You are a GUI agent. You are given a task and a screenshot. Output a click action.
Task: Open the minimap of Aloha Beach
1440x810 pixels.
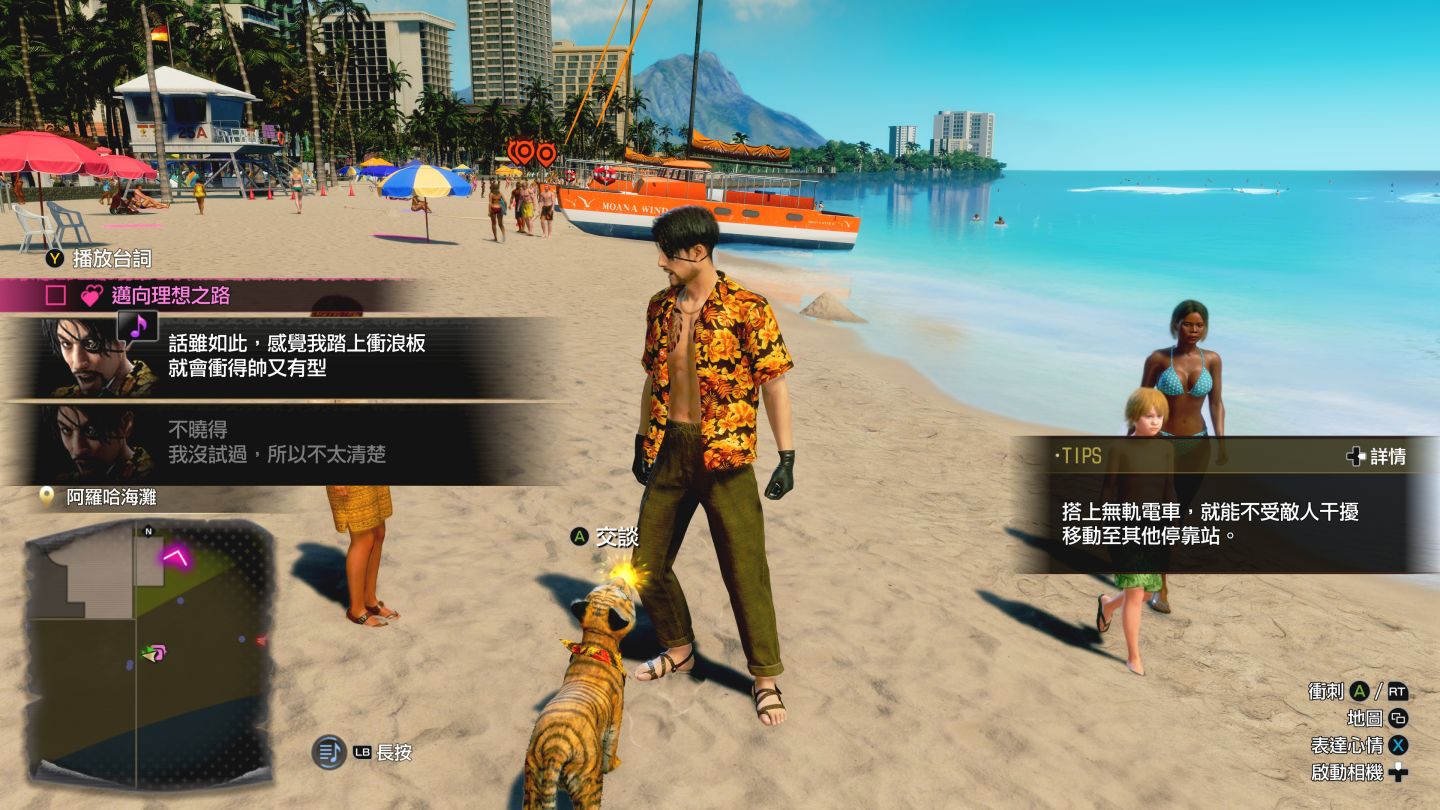(x=150, y=650)
